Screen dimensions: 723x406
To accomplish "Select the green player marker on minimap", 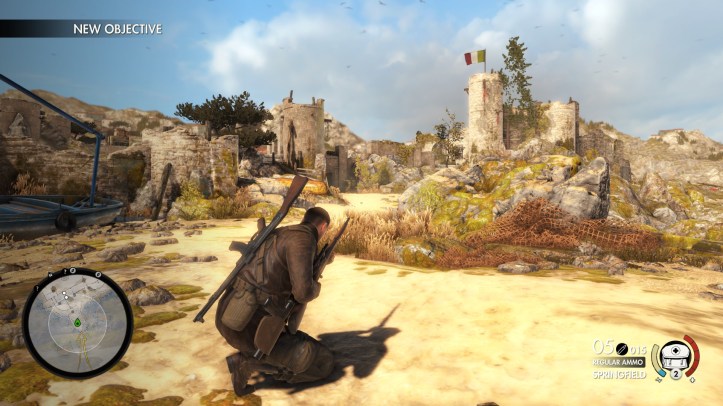I will coord(77,323).
